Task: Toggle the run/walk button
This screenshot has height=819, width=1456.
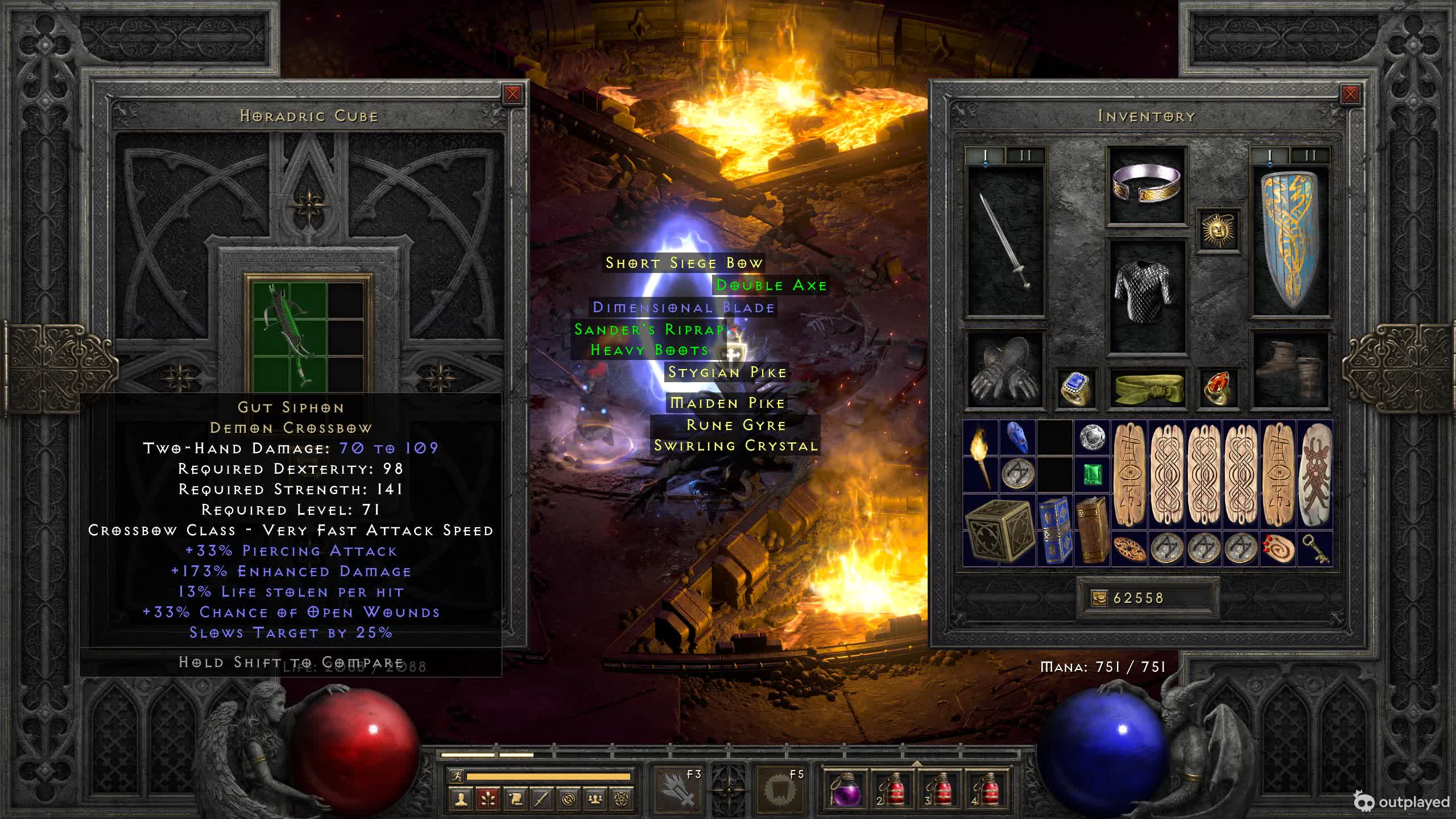Action: [x=456, y=776]
